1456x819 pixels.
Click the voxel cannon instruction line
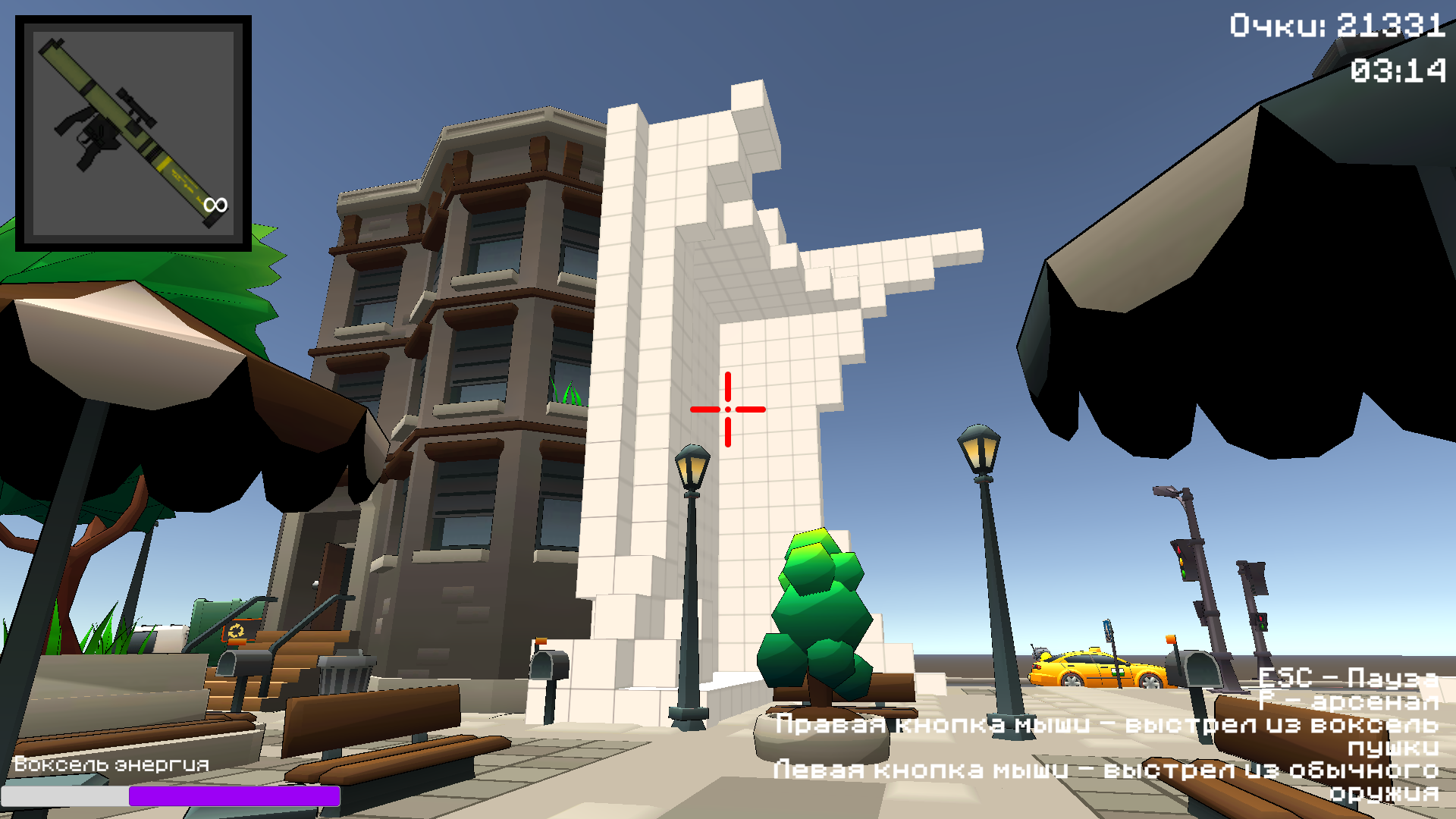[1107, 726]
